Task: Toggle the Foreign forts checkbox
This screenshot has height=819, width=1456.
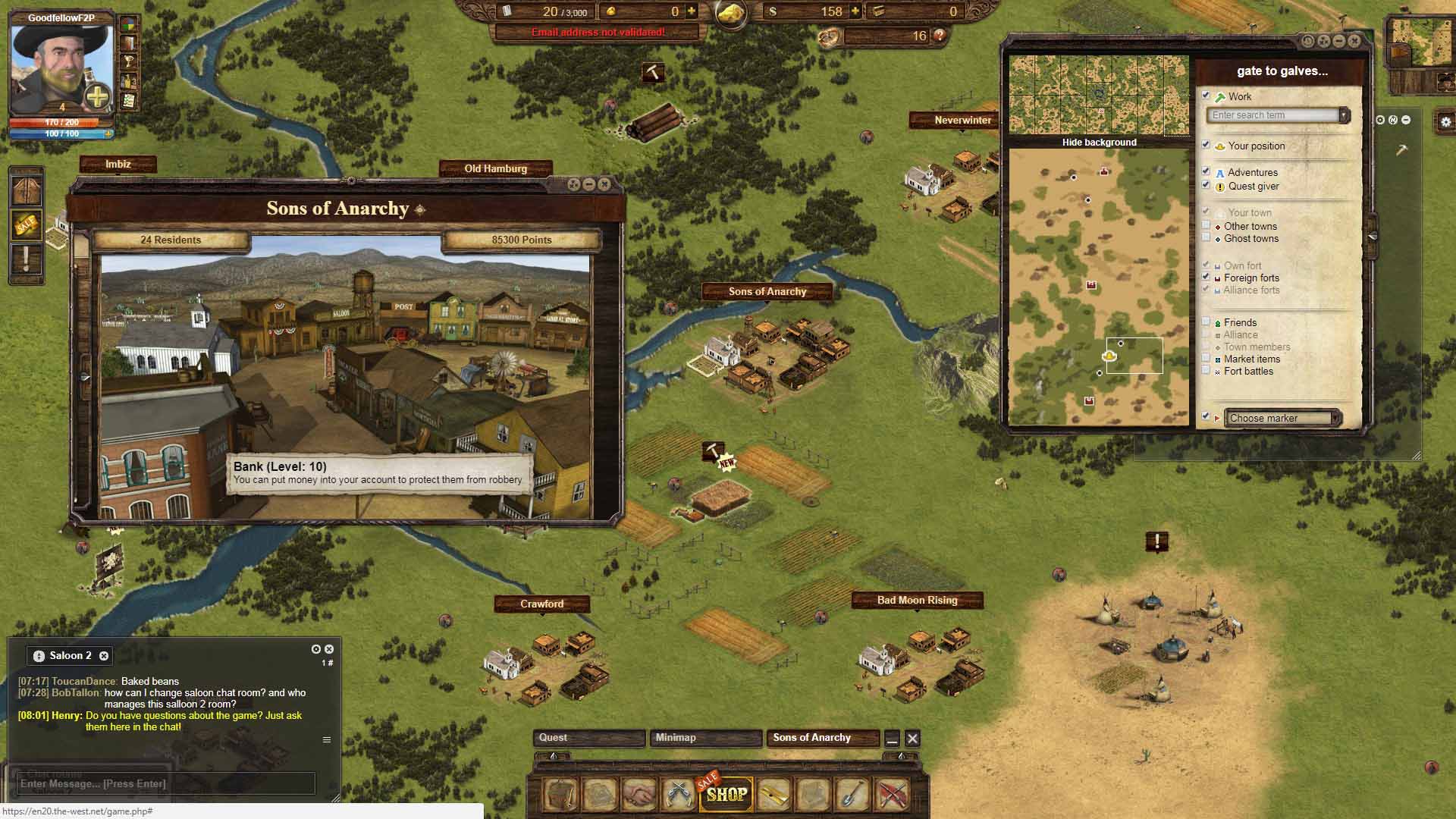Action: (1206, 277)
